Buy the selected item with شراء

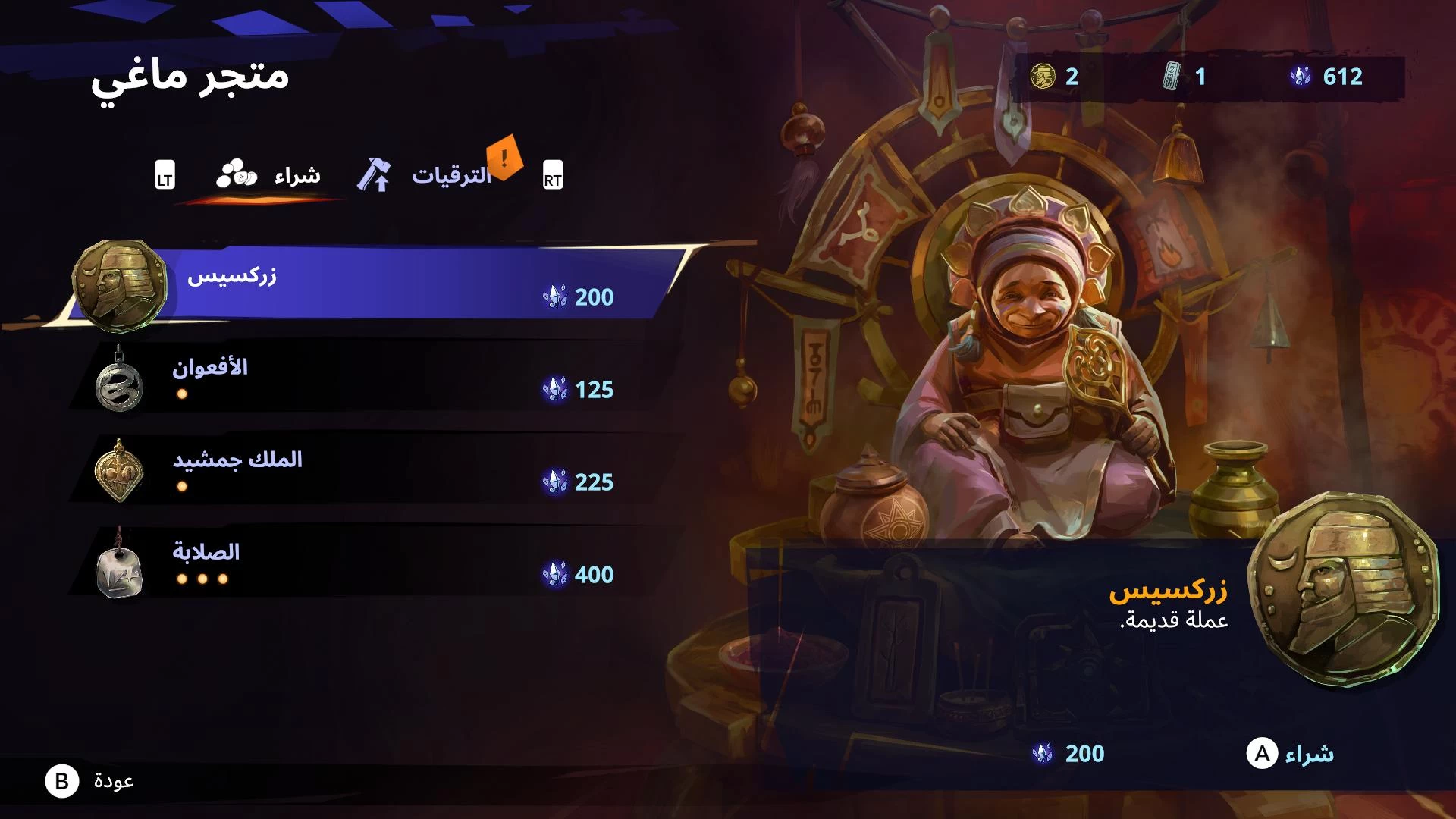[x=1290, y=754]
